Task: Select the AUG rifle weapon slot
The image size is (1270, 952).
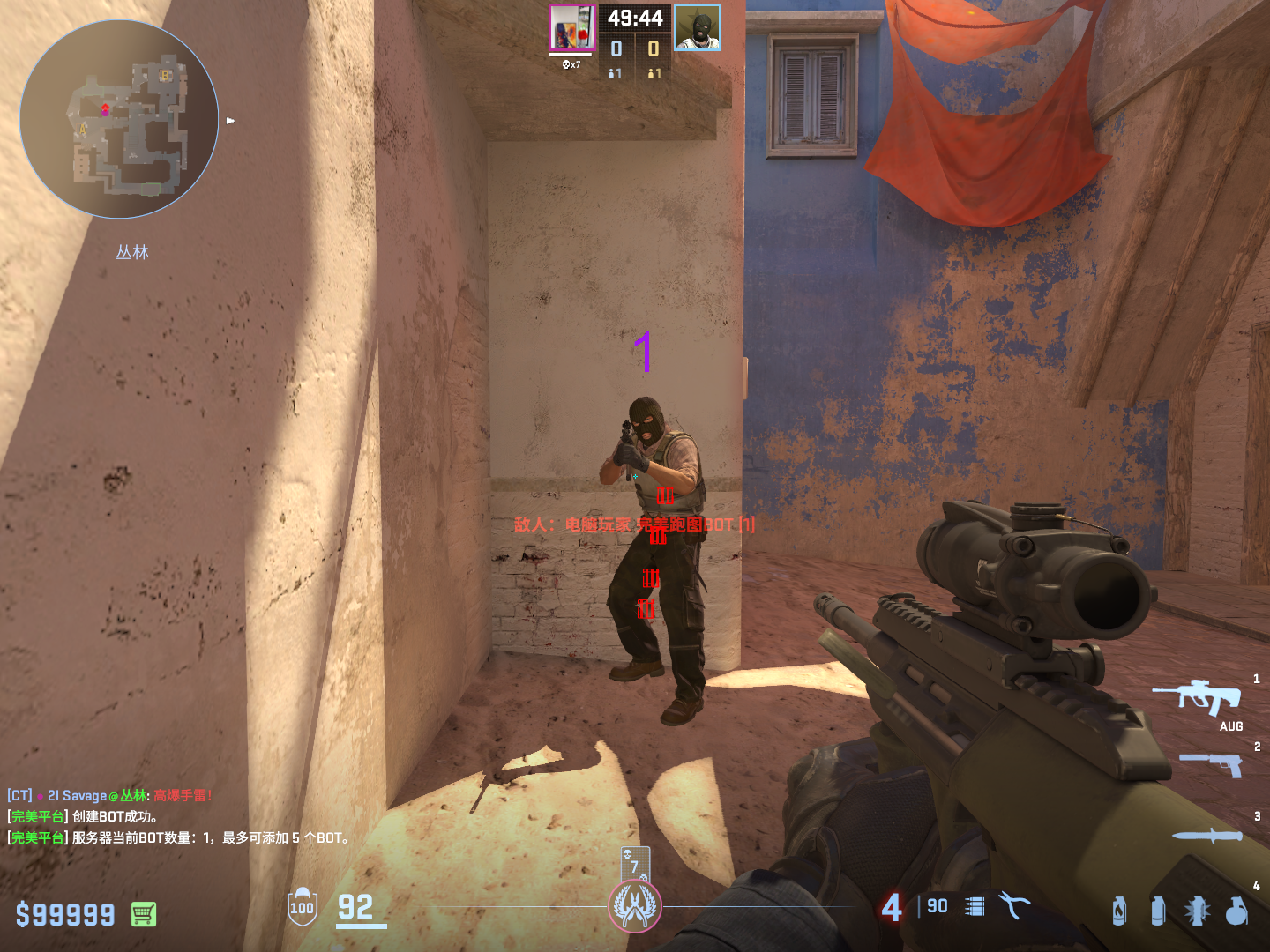Action: pyautogui.click(x=1198, y=696)
